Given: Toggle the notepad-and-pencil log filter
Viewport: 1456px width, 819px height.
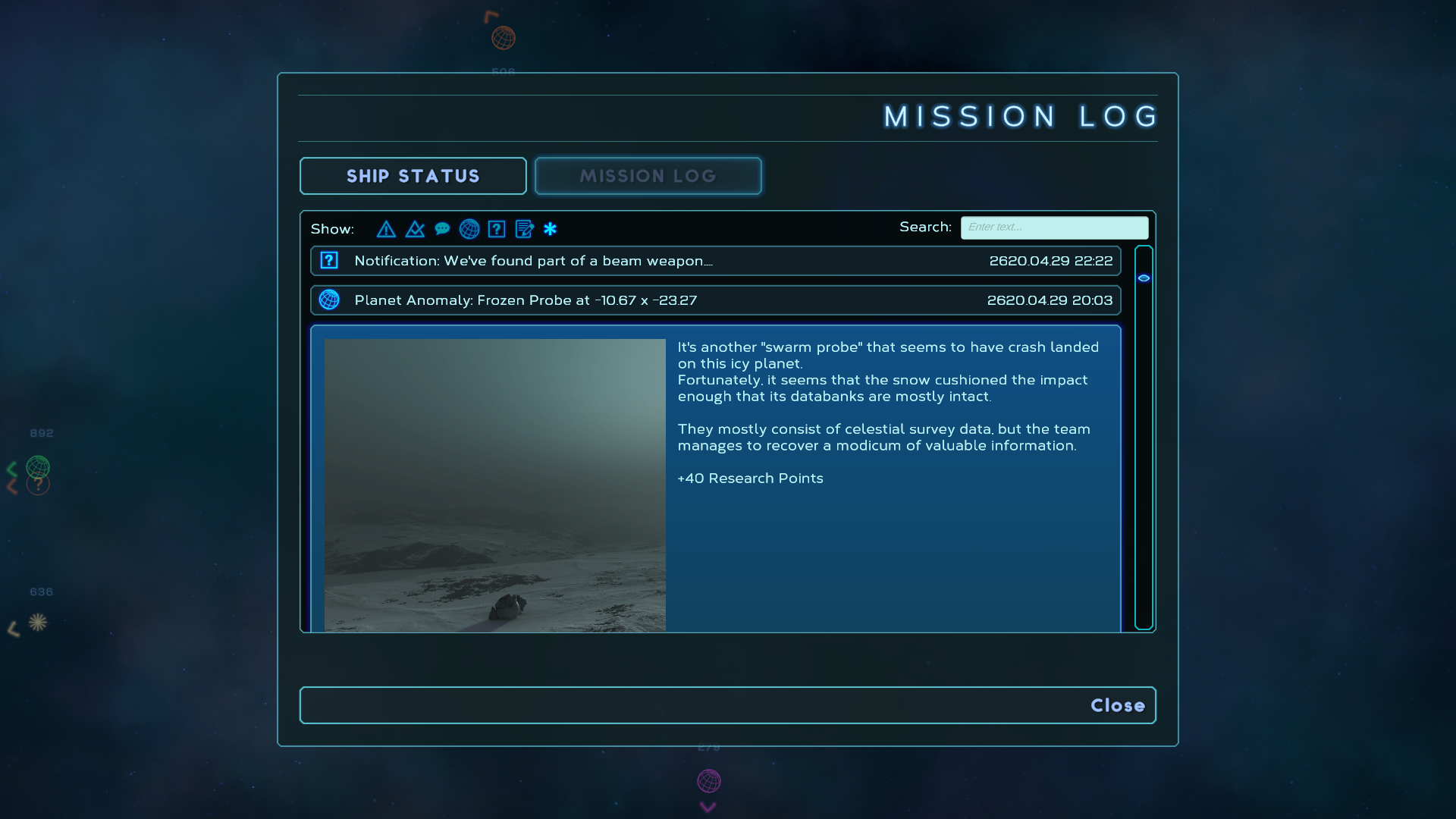Looking at the screenshot, I should 524,229.
